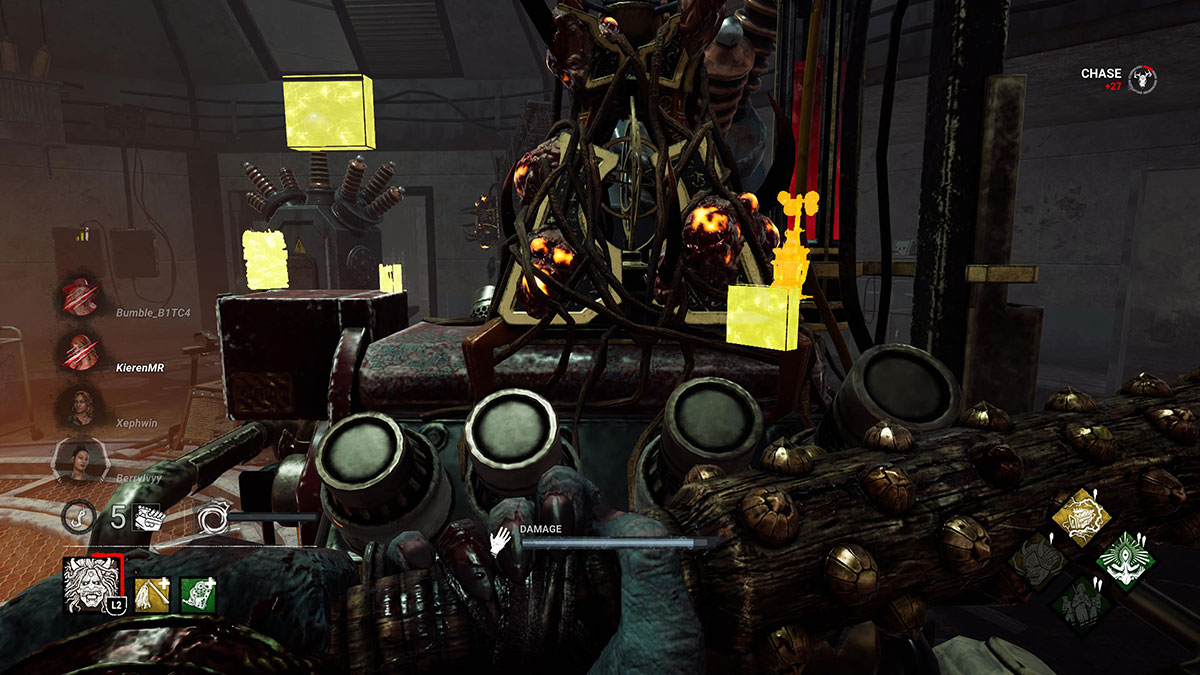Select survivor Bumble_B1TC4's portrait
Image resolution: width=1200 pixels, height=675 pixels.
click(x=77, y=297)
